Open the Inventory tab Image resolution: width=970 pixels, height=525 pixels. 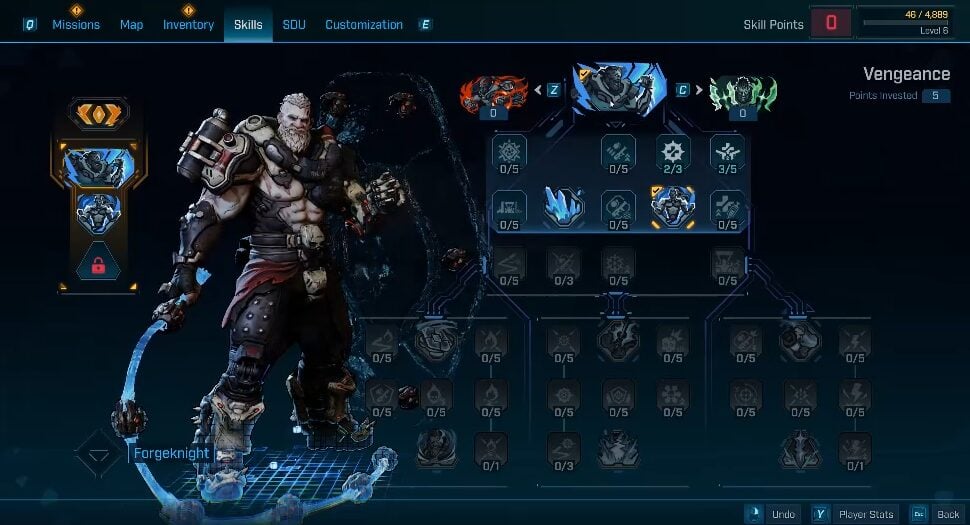(188, 24)
